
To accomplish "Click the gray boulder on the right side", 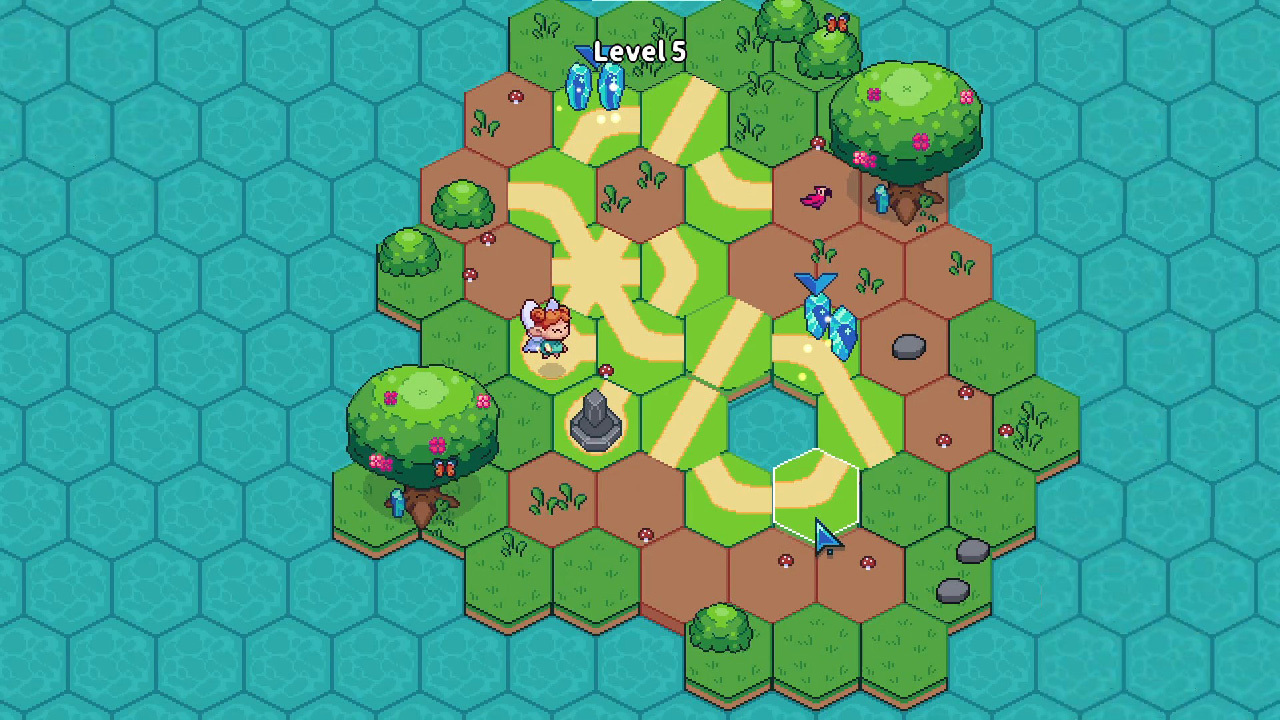I will [x=908, y=346].
